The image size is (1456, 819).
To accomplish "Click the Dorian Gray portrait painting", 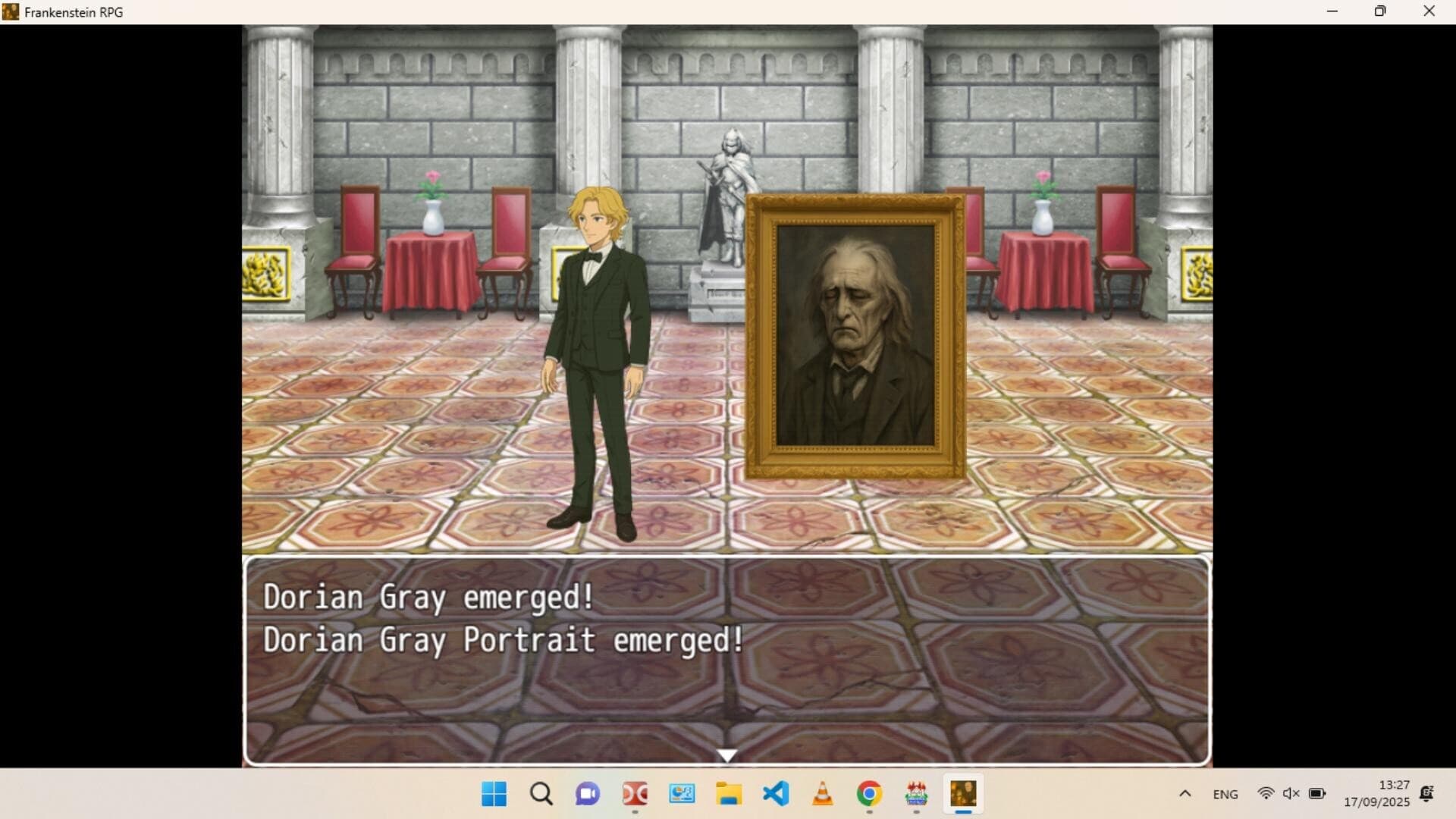I will tap(855, 334).
